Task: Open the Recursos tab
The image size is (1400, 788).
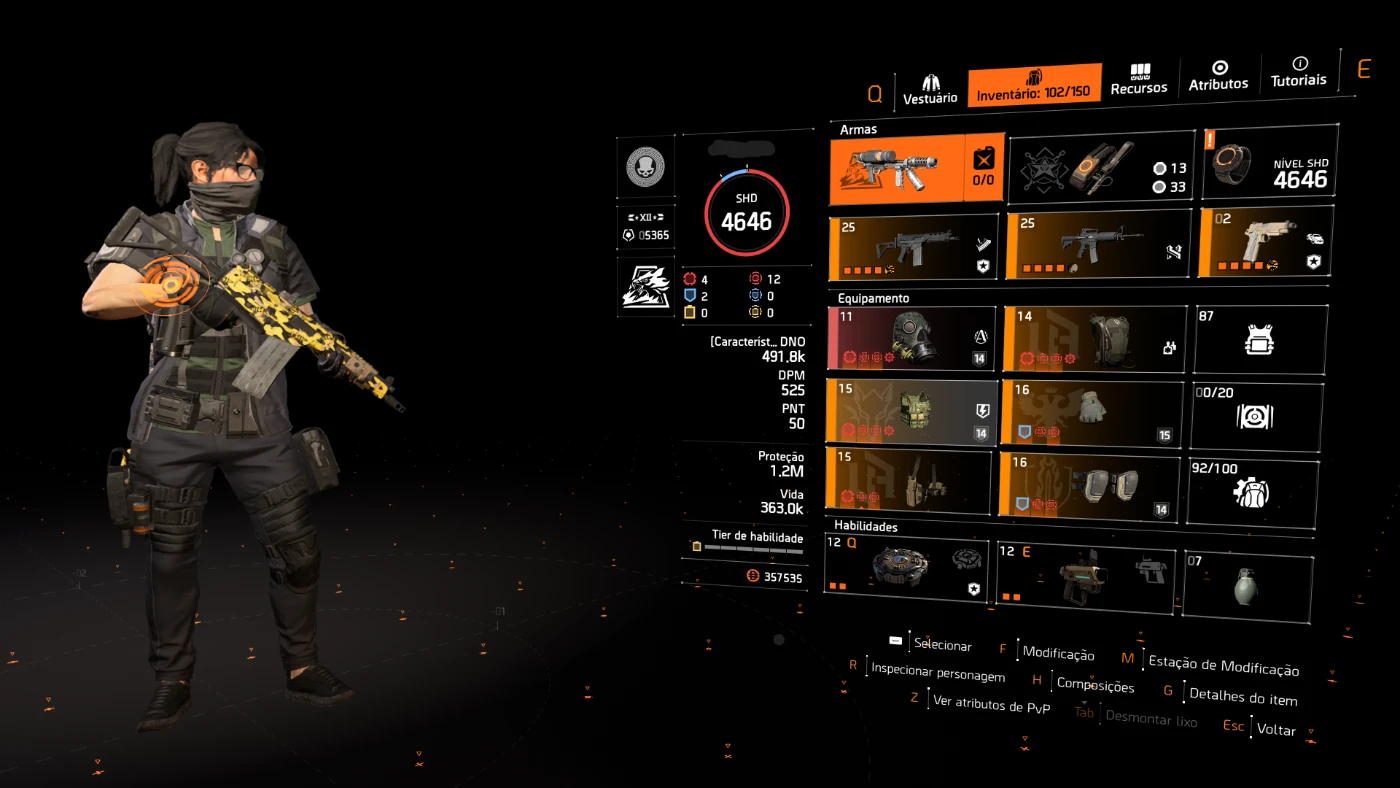Action: pyautogui.click(x=1139, y=80)
